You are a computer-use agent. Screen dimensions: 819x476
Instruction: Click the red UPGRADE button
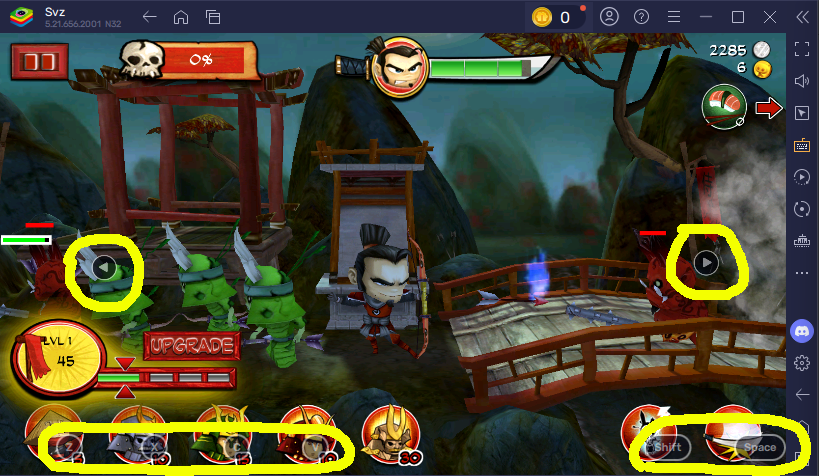193,346
